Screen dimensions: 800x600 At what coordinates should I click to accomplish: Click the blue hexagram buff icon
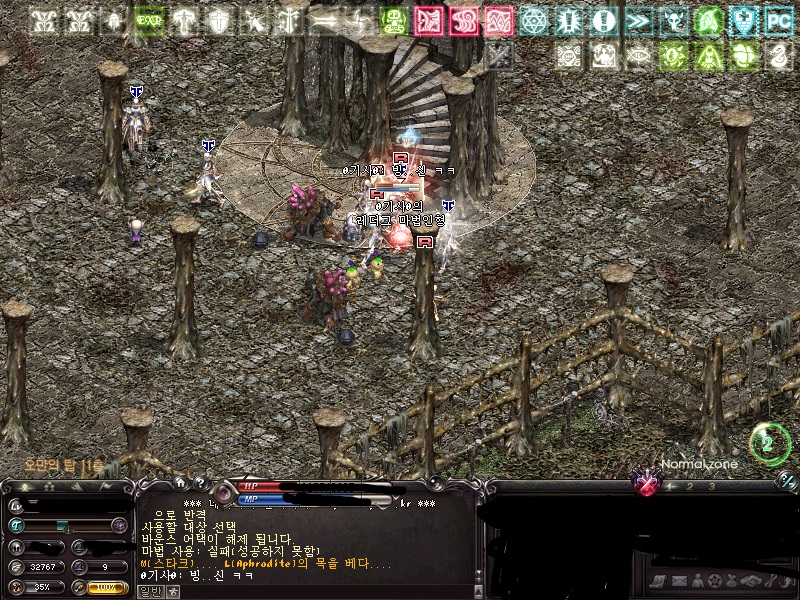(x=534, y=20)
